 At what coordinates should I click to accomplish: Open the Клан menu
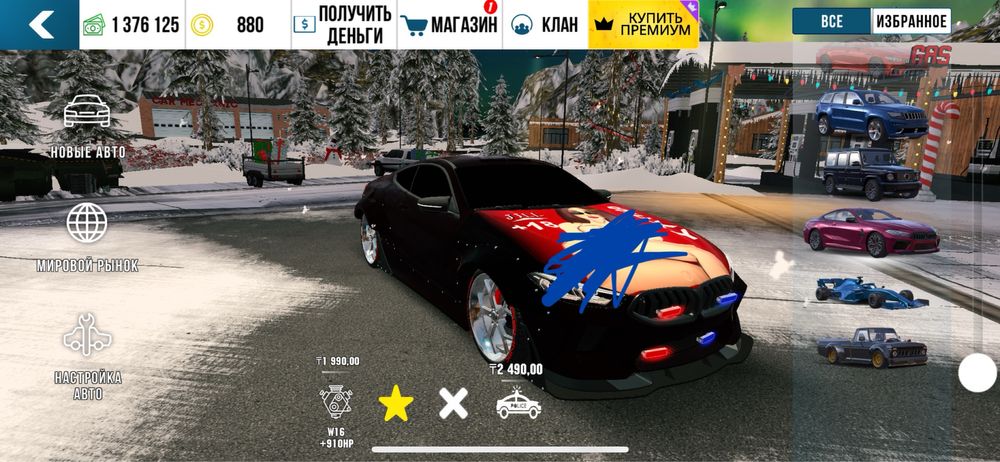click(544, 25)
